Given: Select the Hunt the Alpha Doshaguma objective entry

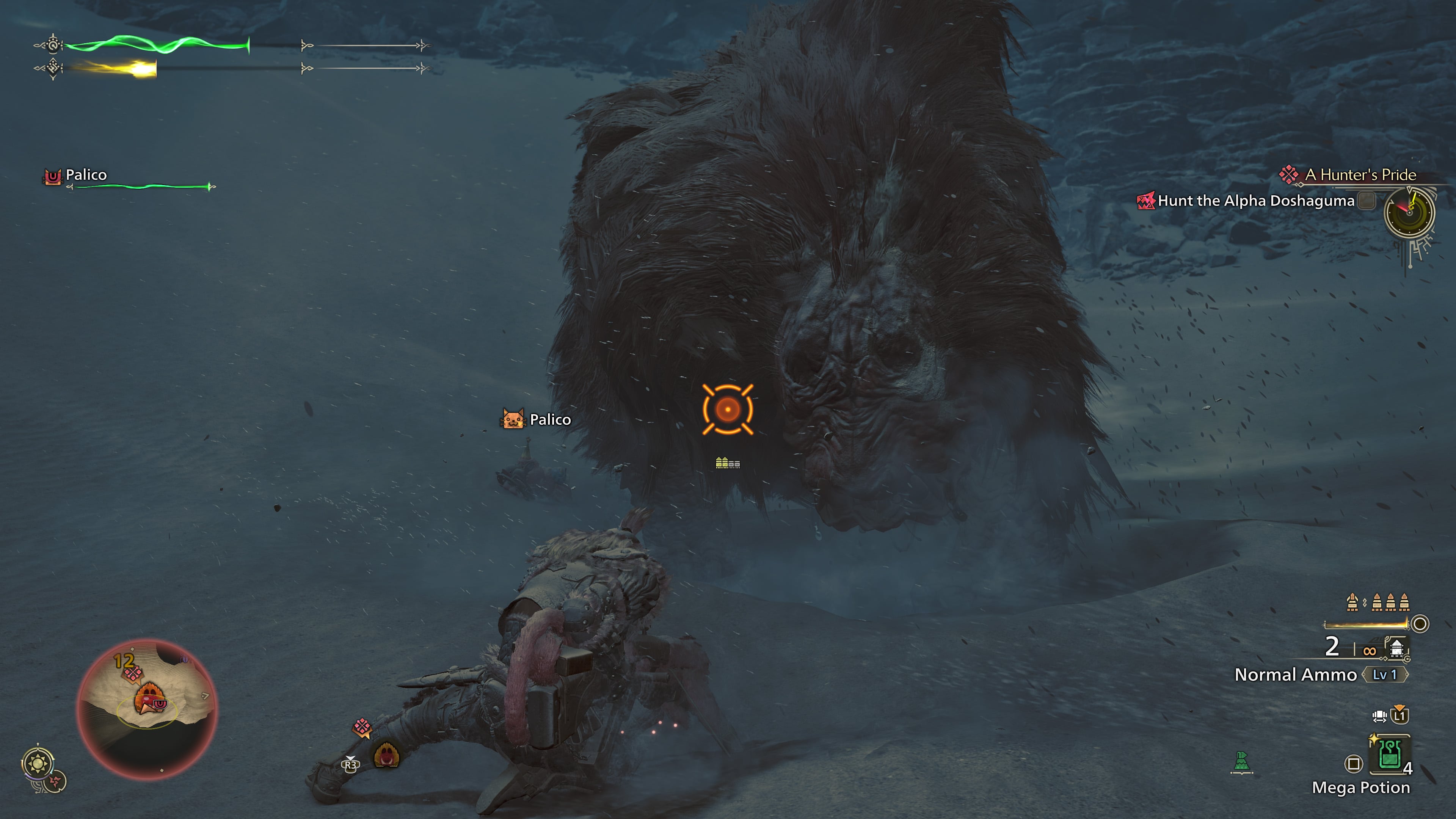Looking at the screenshot, I should click(1252, 200).
